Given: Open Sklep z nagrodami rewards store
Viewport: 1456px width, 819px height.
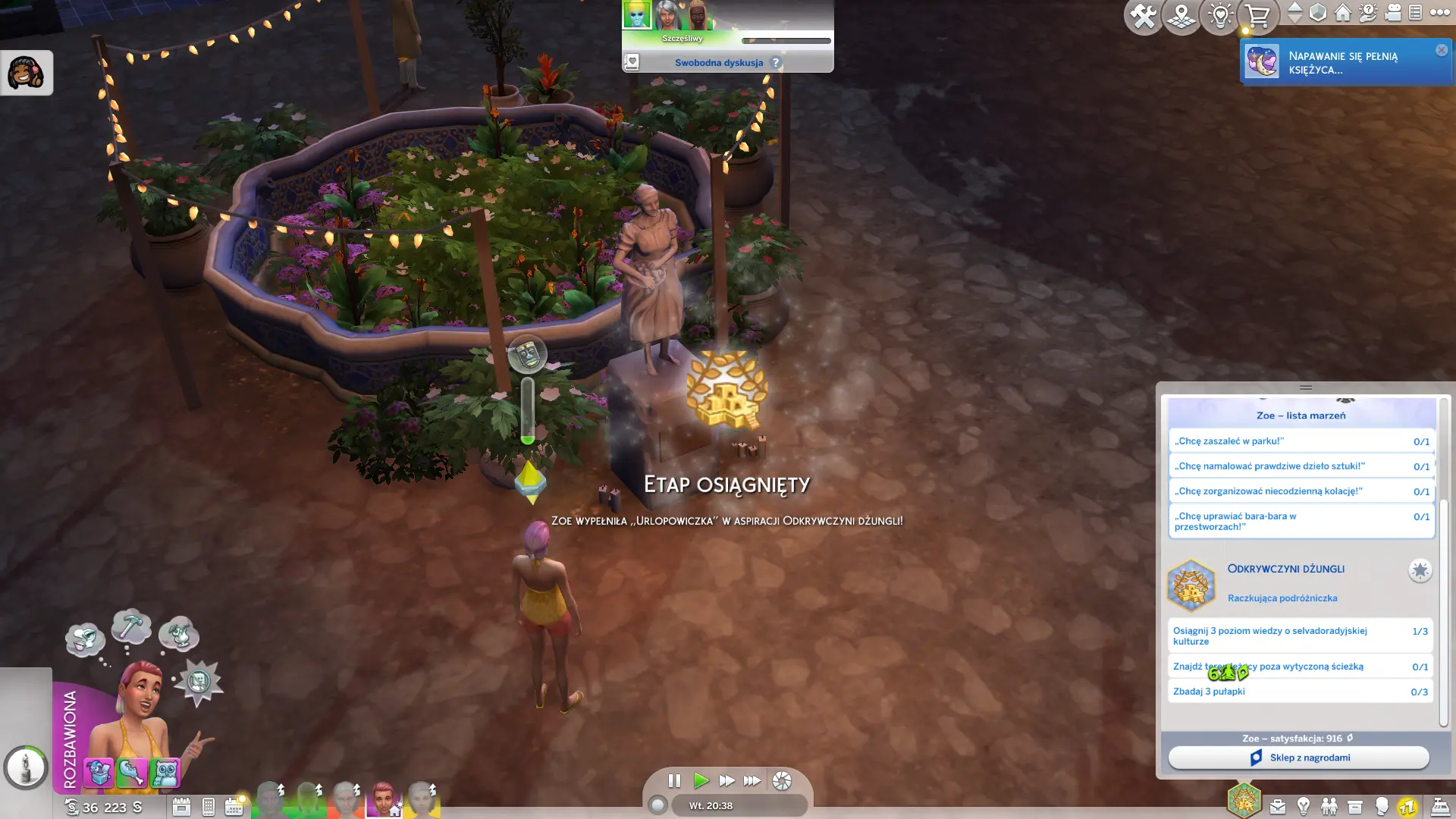Looking at the screenshot, I should 1299,758.
